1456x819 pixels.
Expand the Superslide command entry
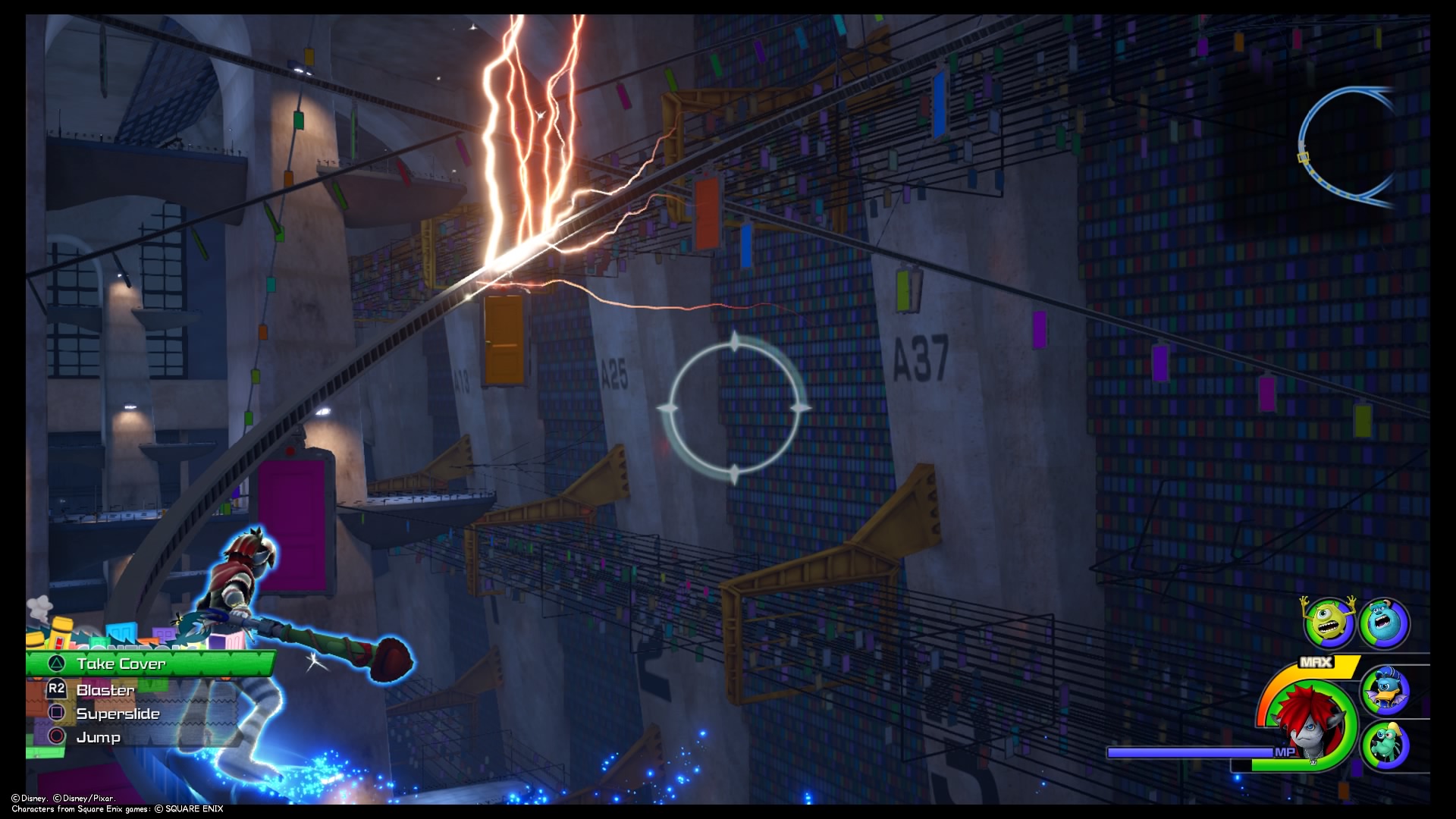[x=118, y=714]
